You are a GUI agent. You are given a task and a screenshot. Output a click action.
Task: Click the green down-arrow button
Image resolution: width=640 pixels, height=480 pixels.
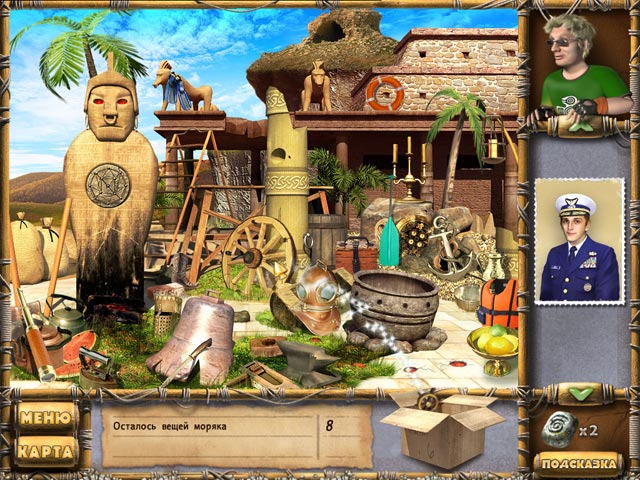580,393
